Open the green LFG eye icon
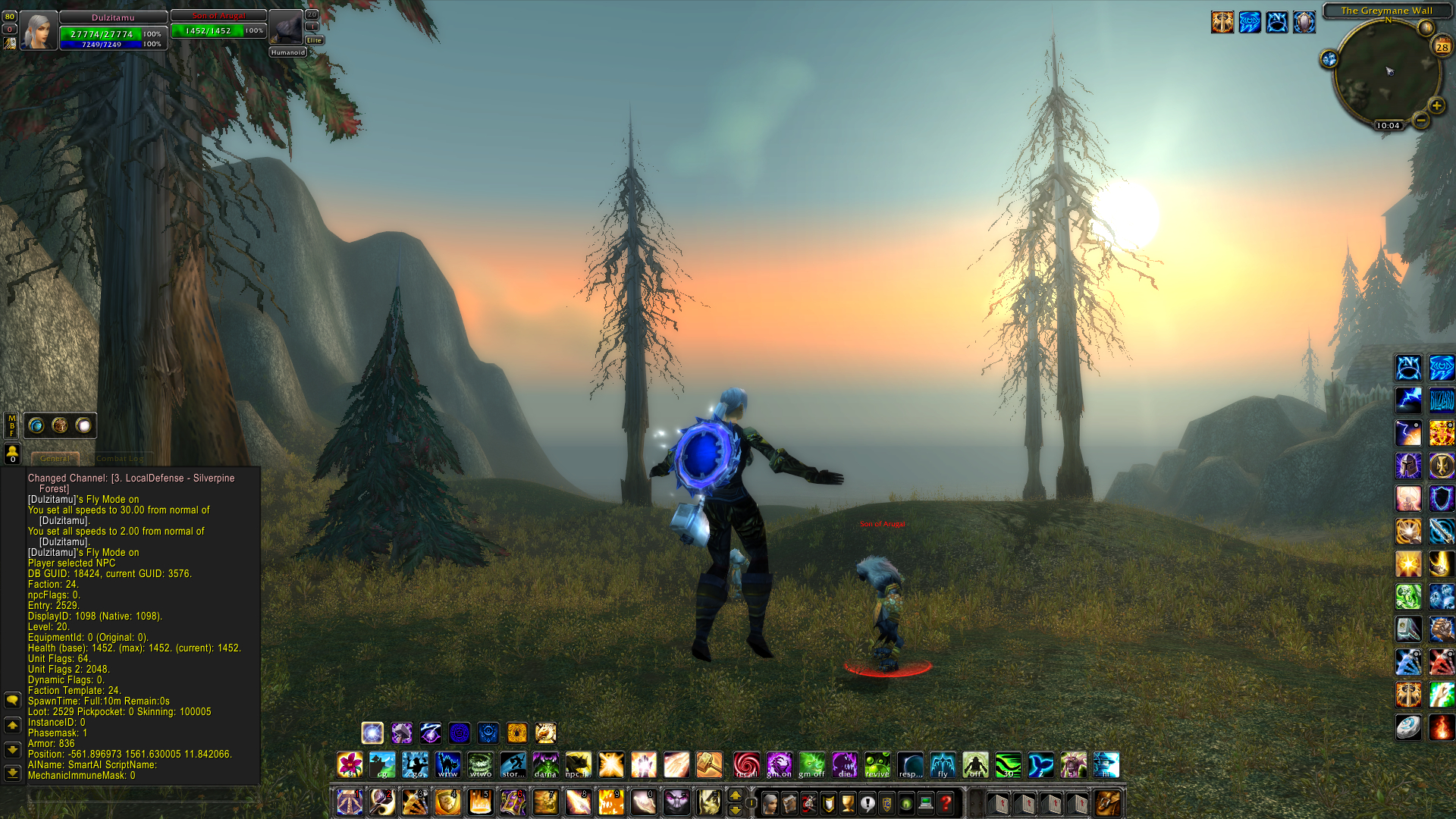Image resolution: width=1456 pixels, height=819 pixels. click(x=905, y=803)
